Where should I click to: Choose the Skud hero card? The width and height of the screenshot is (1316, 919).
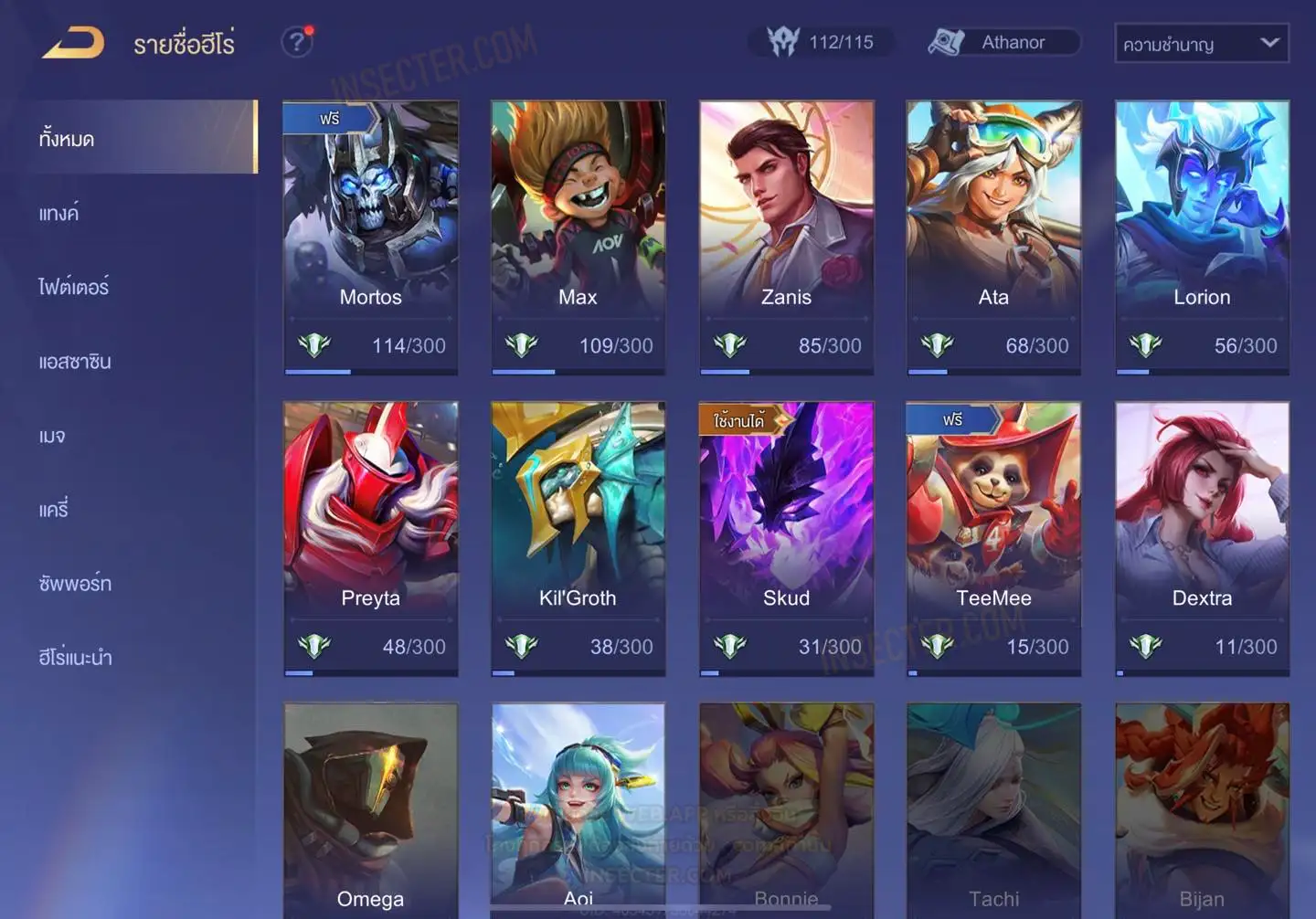click(x=786, y=537)
